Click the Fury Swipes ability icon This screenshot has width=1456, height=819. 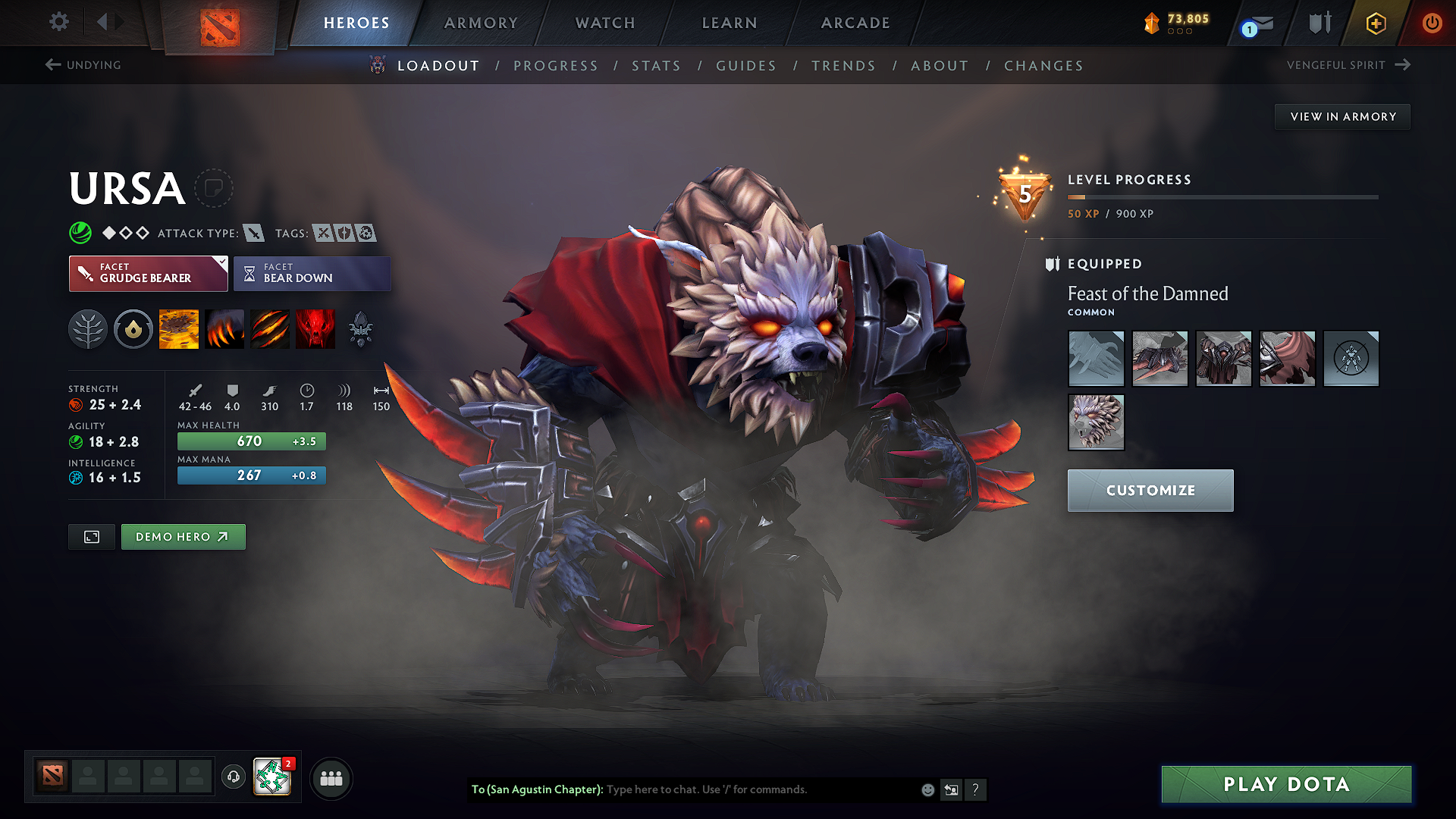click(270, 328)
